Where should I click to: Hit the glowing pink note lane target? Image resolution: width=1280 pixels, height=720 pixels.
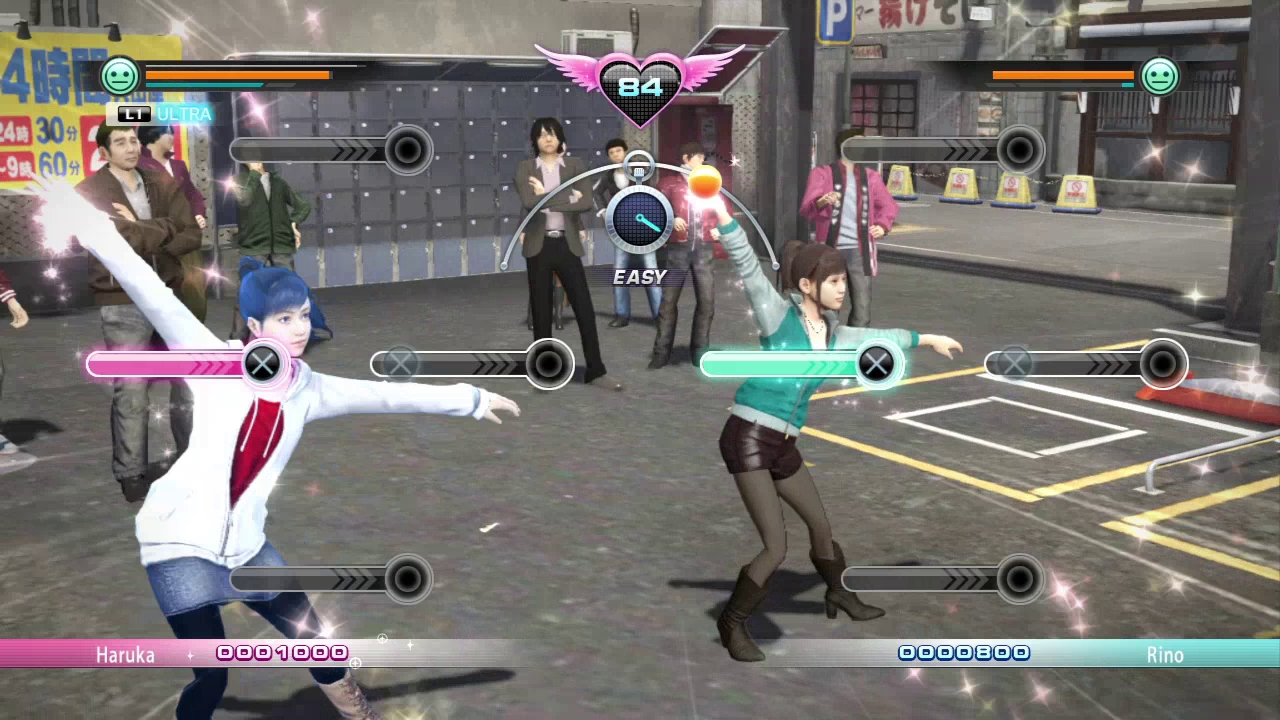point(263,365)
